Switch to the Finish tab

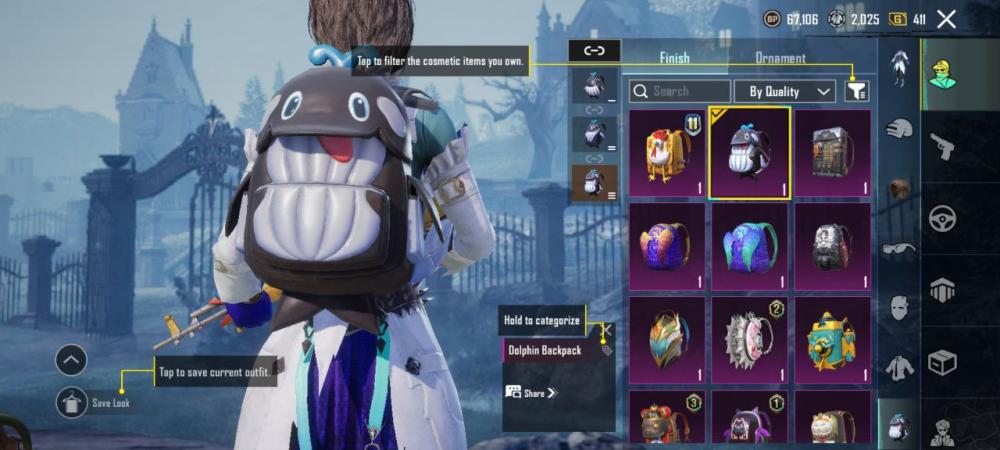[674, 58]
